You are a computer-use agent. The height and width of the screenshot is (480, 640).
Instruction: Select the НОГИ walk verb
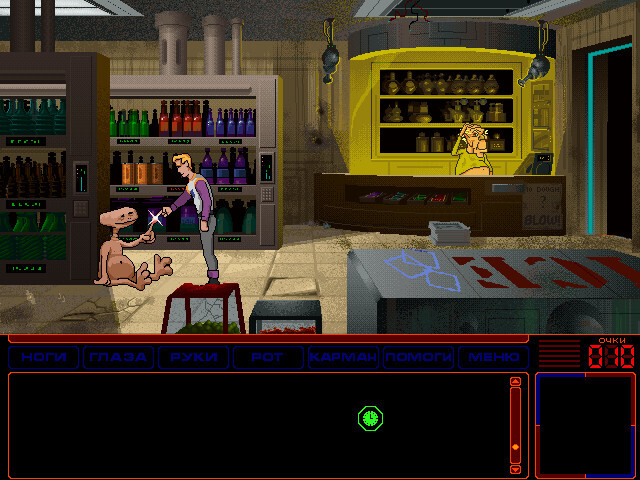tap(43, 357)
